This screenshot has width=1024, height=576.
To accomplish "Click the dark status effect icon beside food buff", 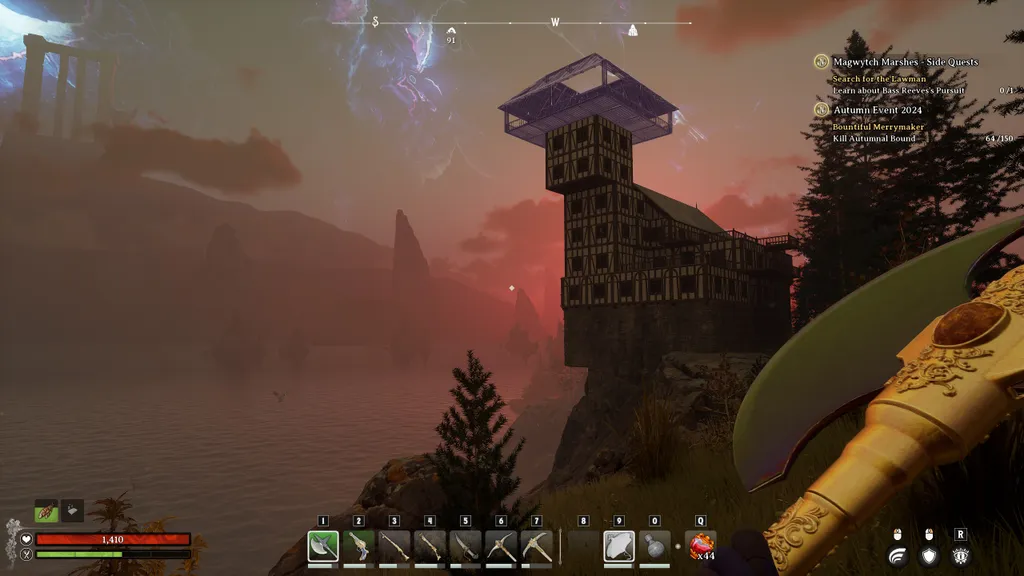I will [x=72, y=510].
